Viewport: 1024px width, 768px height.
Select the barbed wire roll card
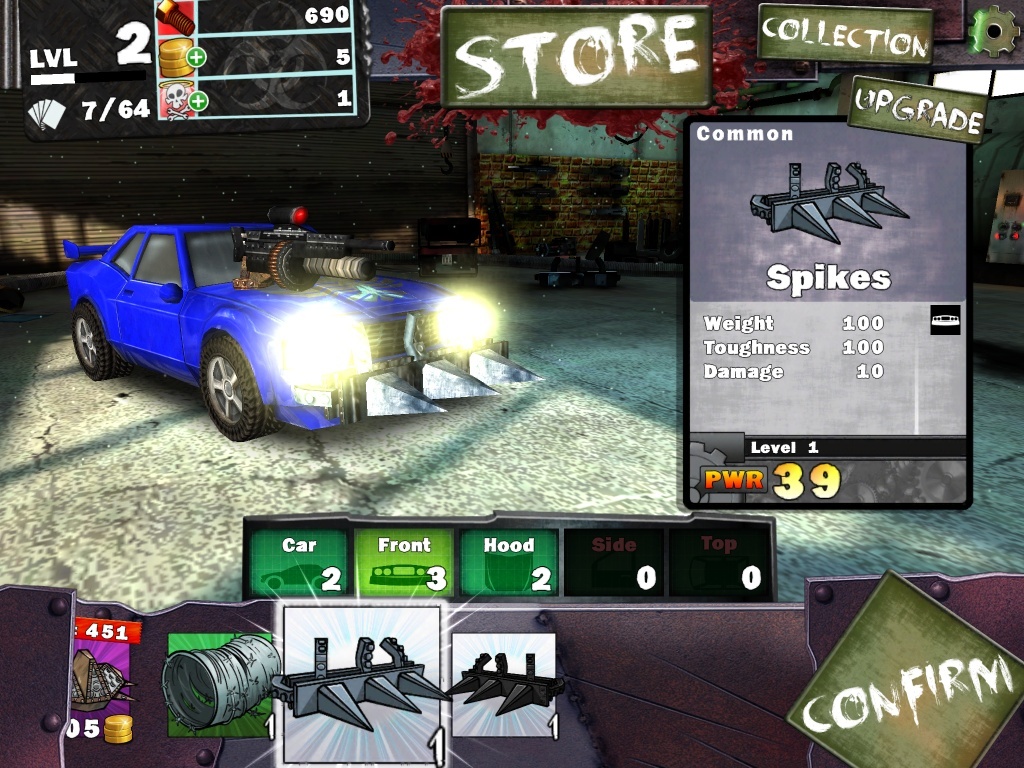coord(218,684)
